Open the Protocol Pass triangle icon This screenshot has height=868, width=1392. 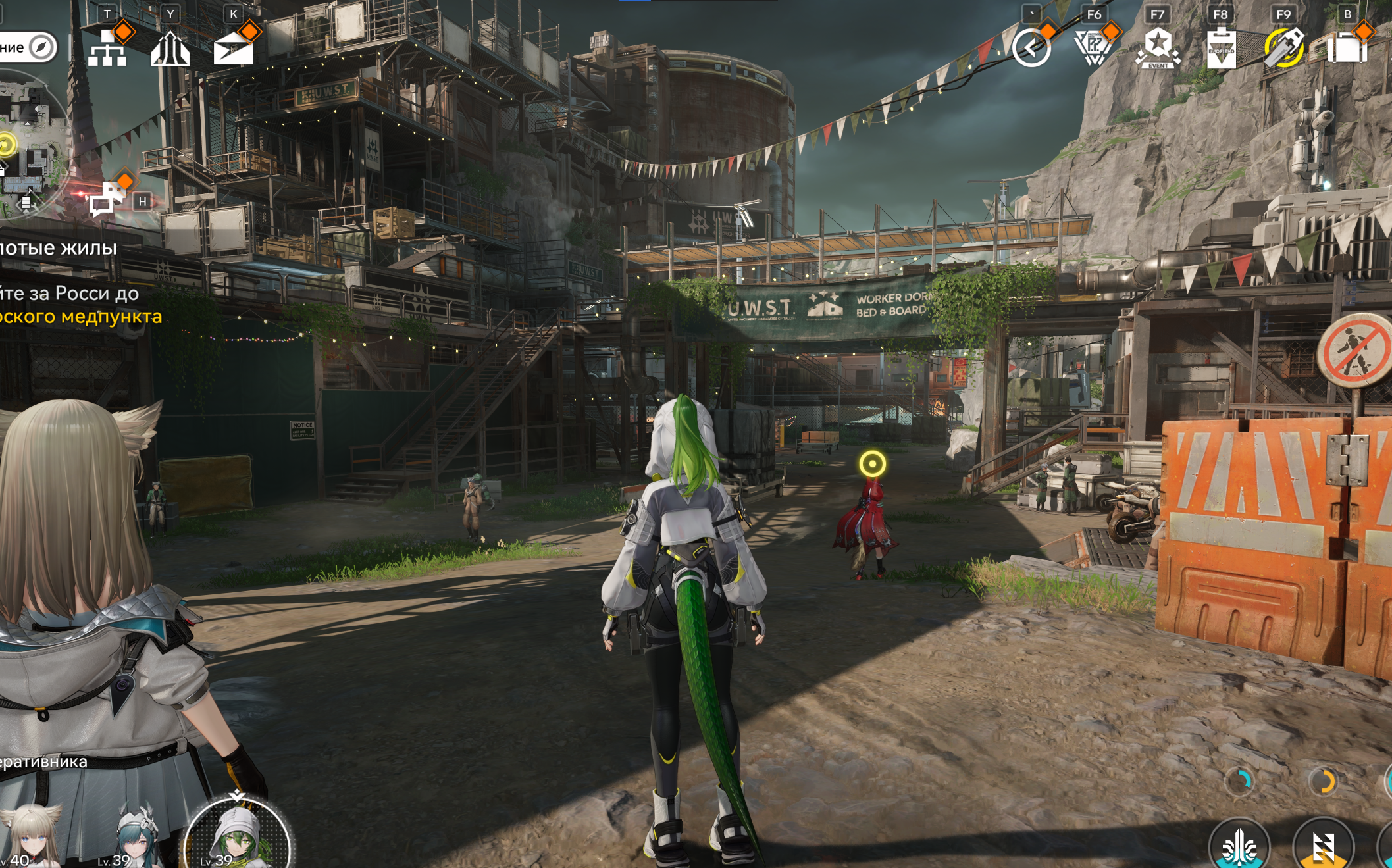tap(1093, 48)
